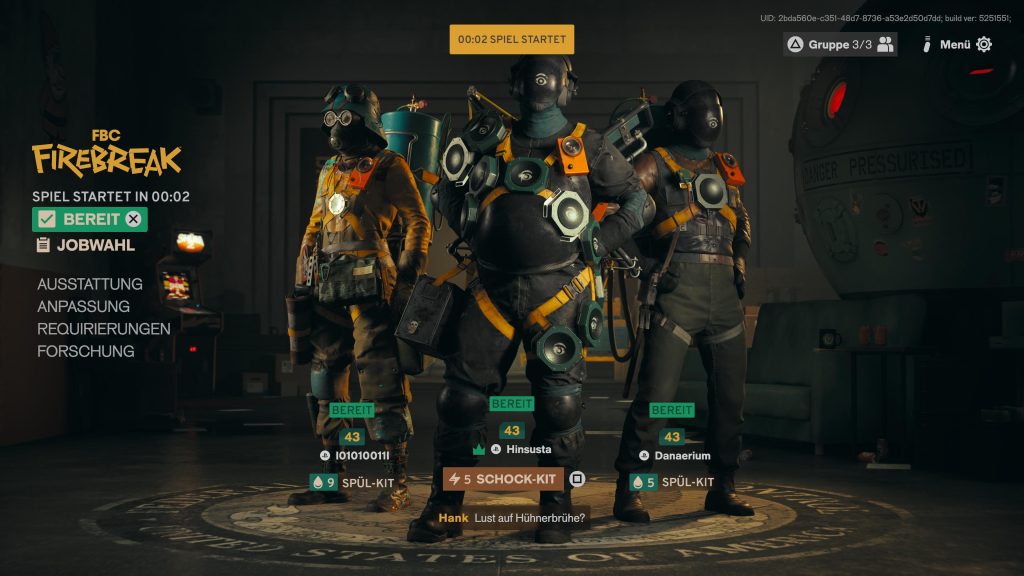
Task: Open the Menü settings gear
Action: [984, 44]
